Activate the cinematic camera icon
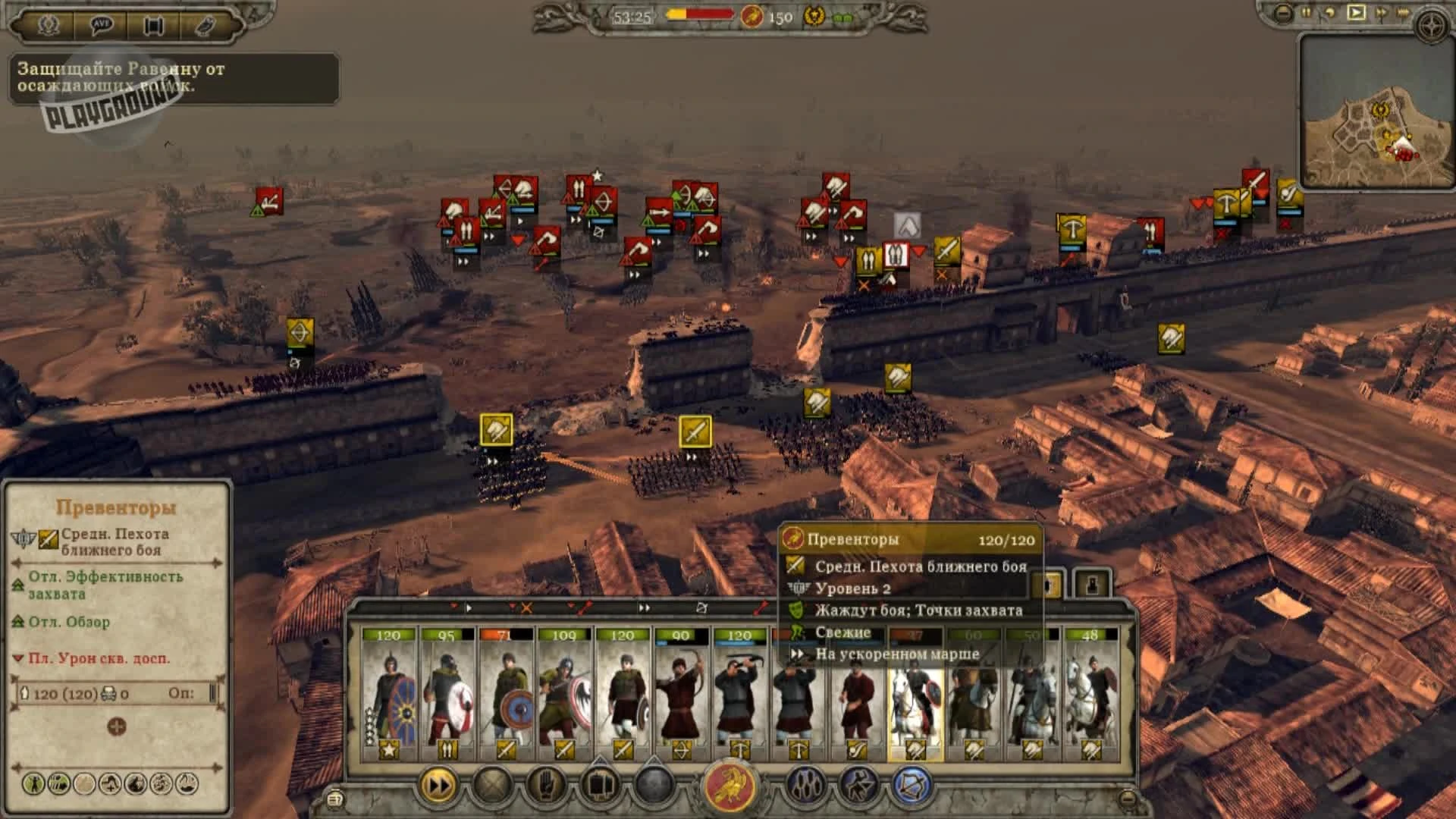The width and height of the screenshot is (1456, 819). [153, 24]
